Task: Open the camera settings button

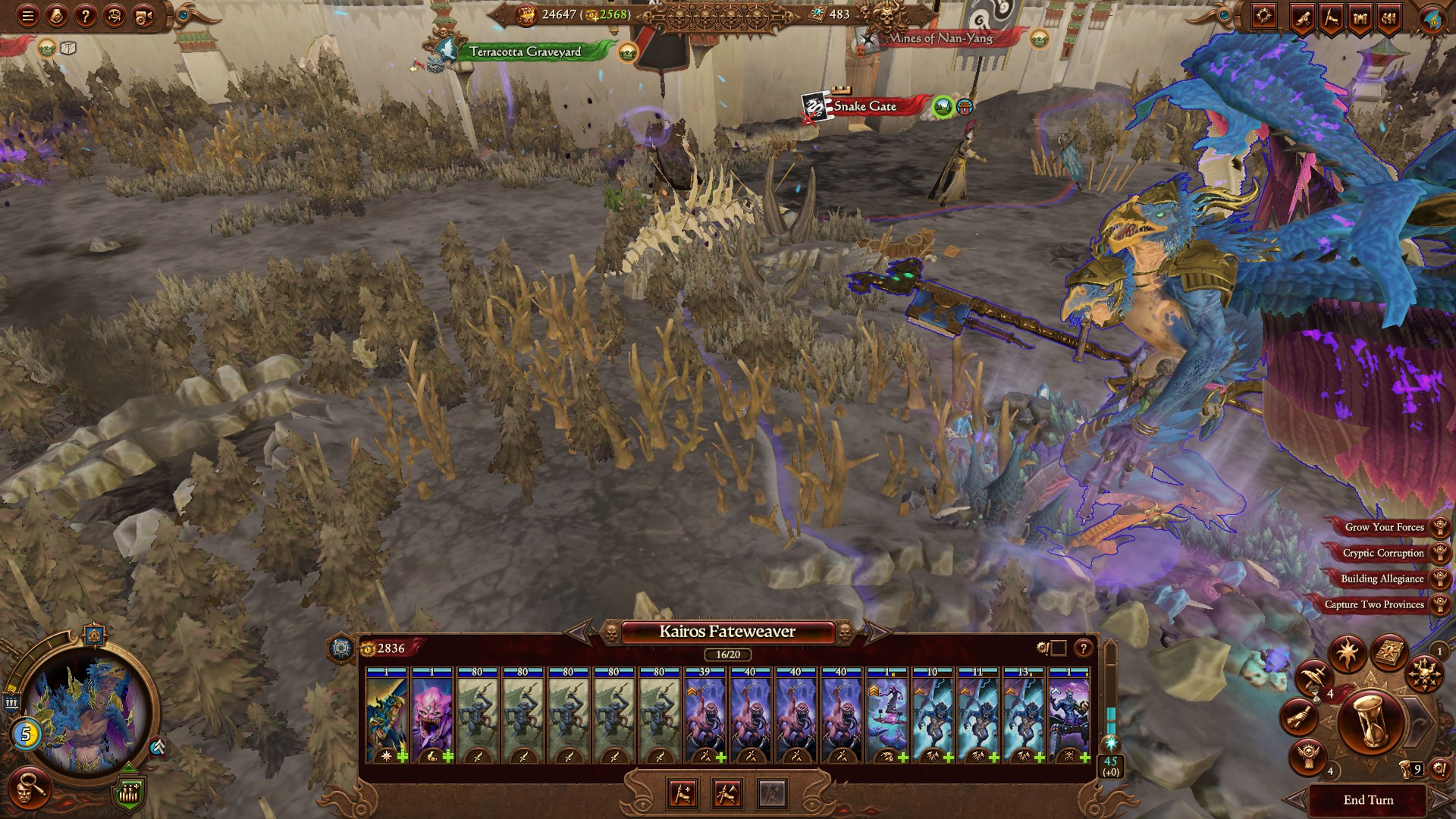Action: pos(144,15)
